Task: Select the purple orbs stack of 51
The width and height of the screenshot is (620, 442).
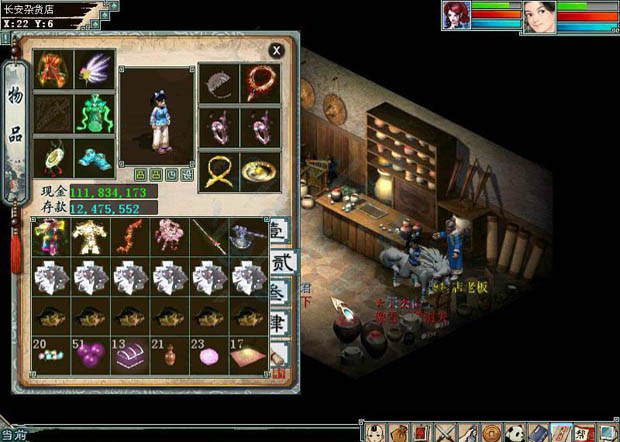Action: (x=92, y=355)
